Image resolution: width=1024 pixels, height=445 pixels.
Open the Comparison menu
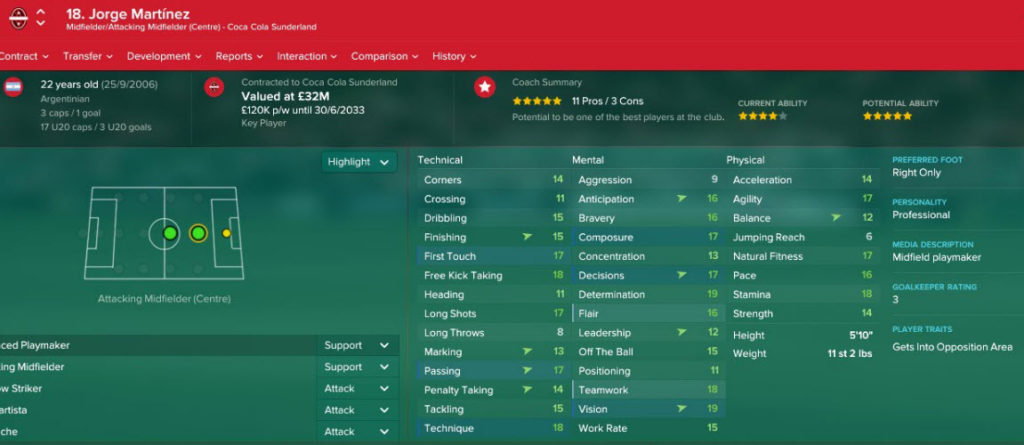pos(385,56)
